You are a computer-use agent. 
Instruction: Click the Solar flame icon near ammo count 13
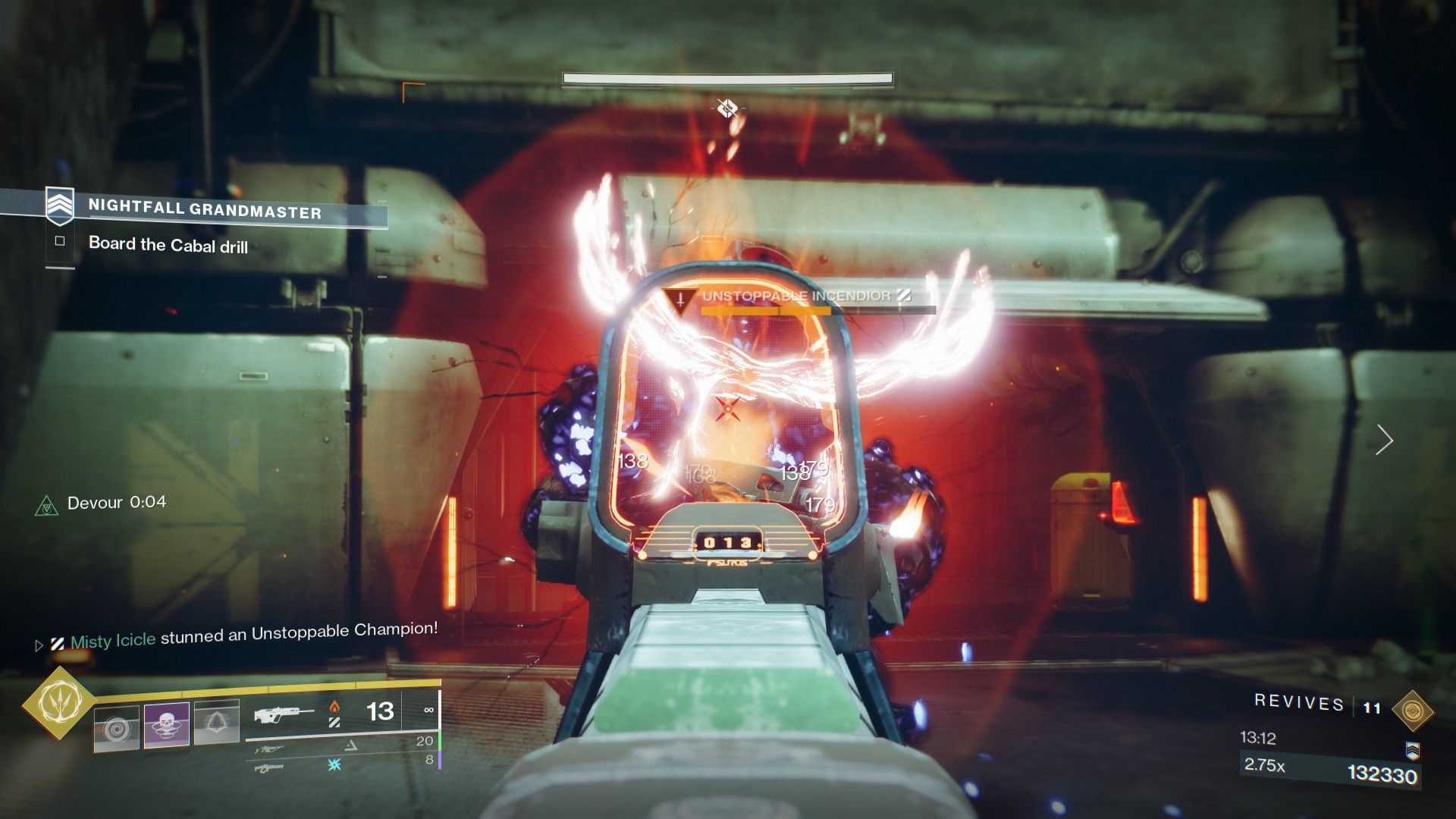pyautogui.click(x=335, y=707)
